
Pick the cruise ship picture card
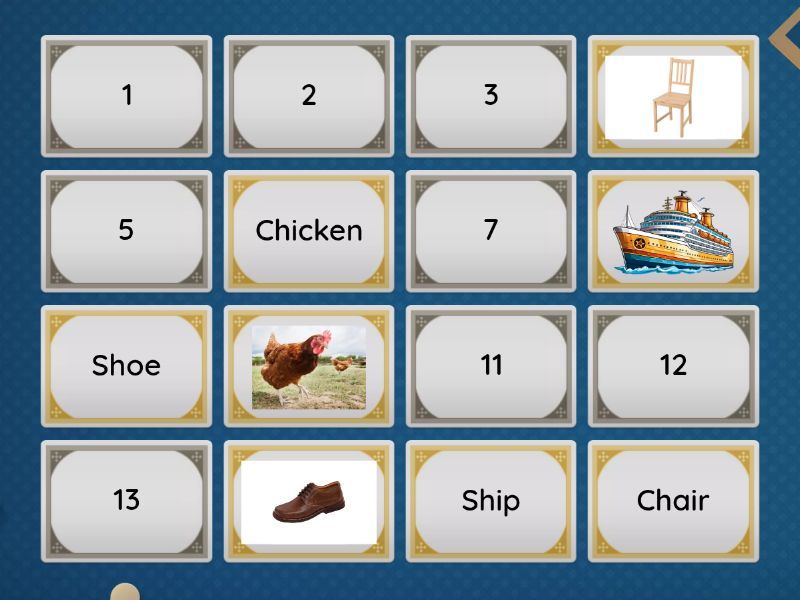[x=673, y=231]
